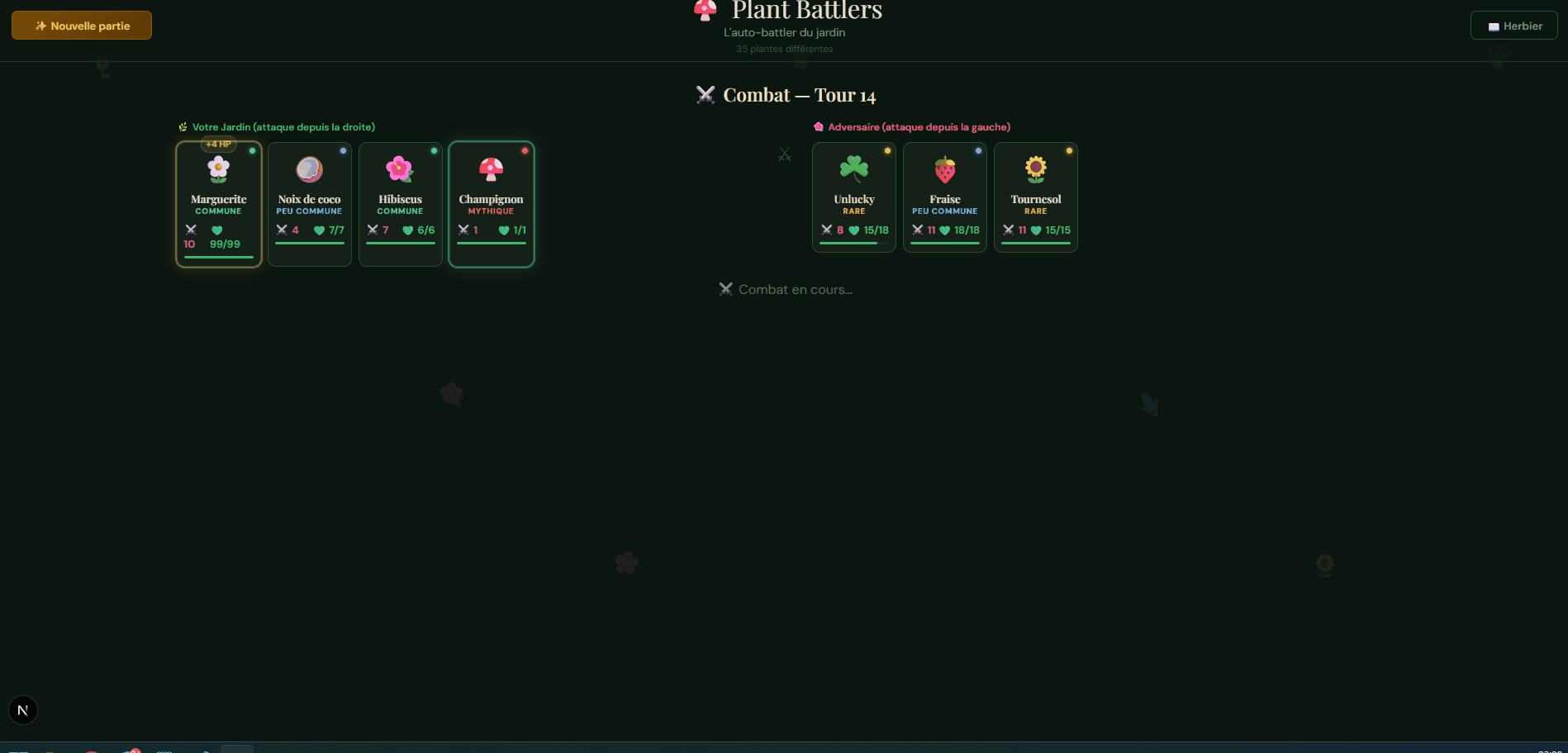
Task: Select the Unlucky clover icon
Action: pyautogui.click(x=853, y=168)
